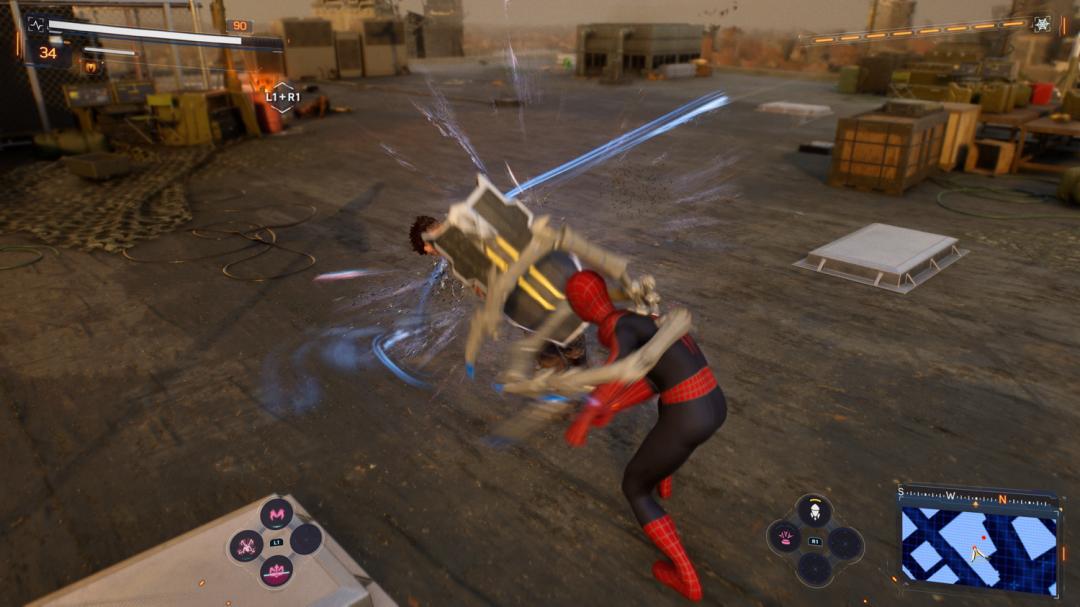Activate the pink M ability icon
Image resolution: width=1080 pixels, height=607 pixels.
point(276,514)
